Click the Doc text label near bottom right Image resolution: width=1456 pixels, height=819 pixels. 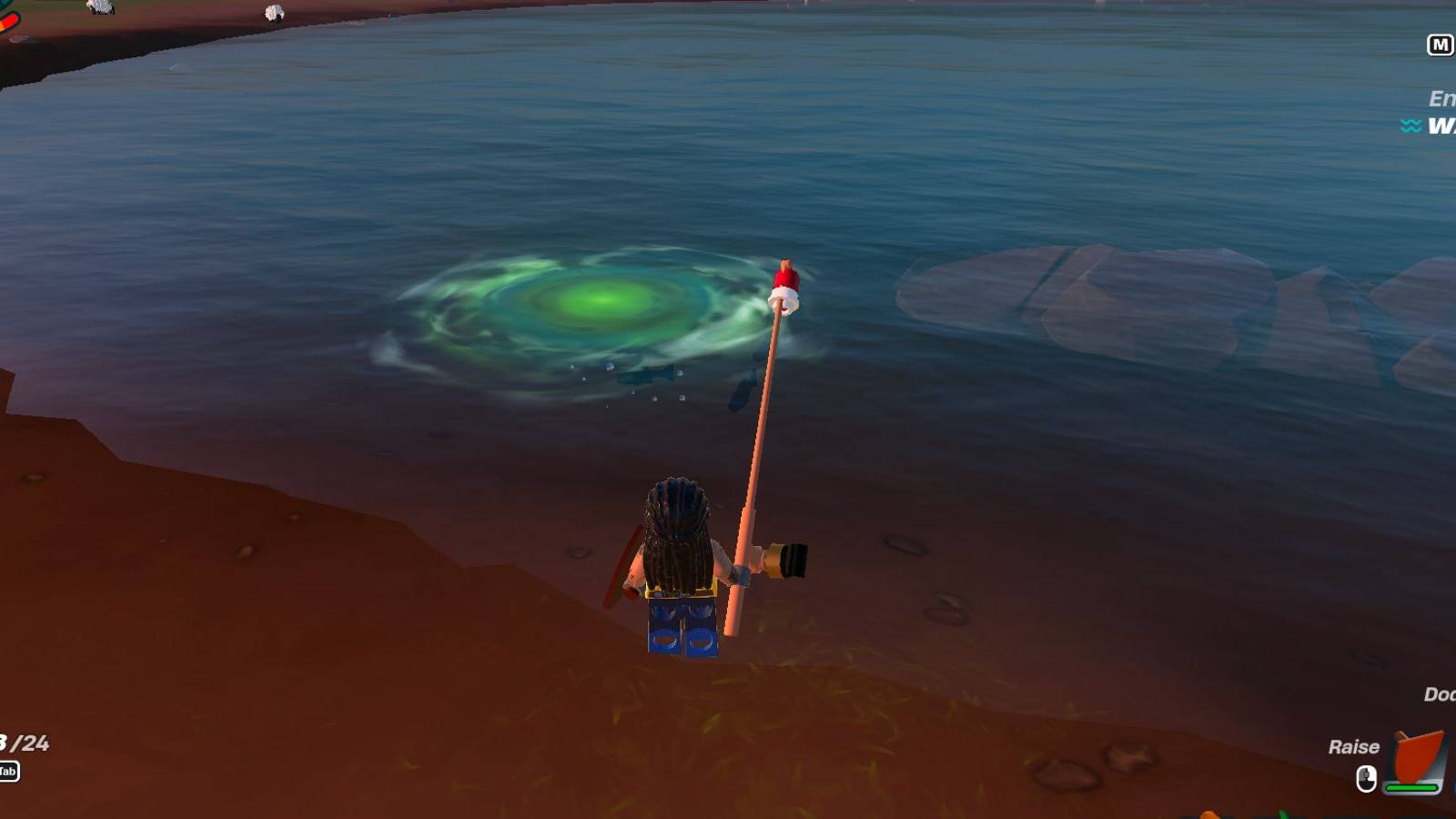(x=1440, y=694)
